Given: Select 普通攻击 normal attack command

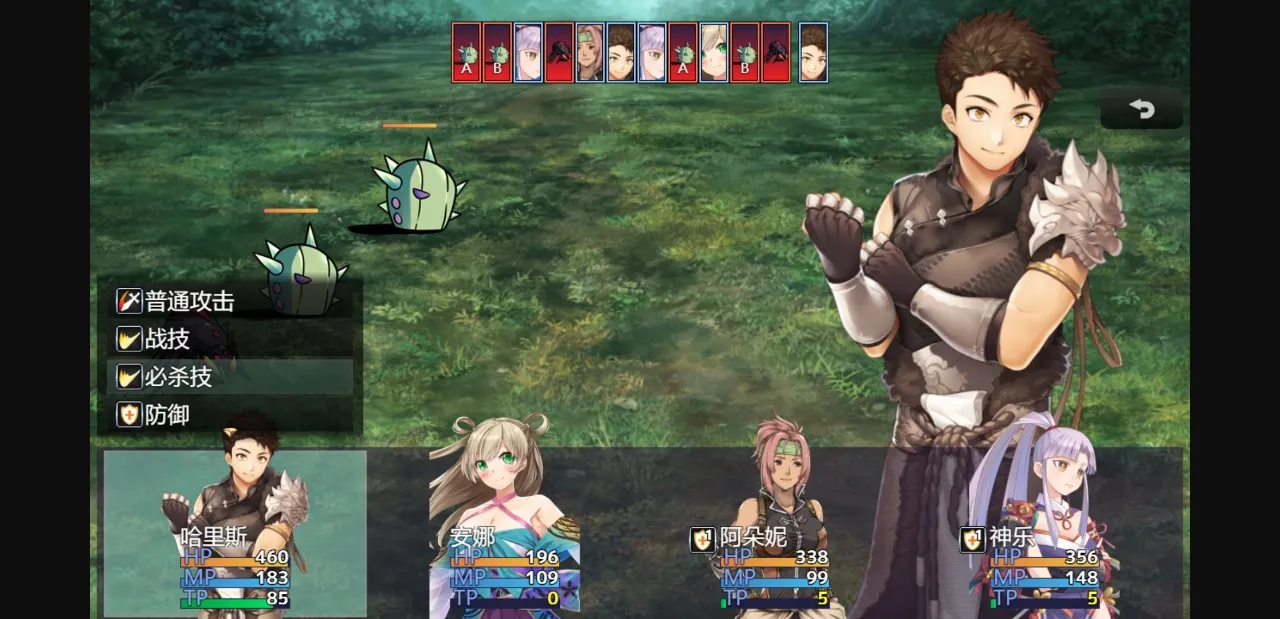Looking at the screenshot, I should coord(230,301).
